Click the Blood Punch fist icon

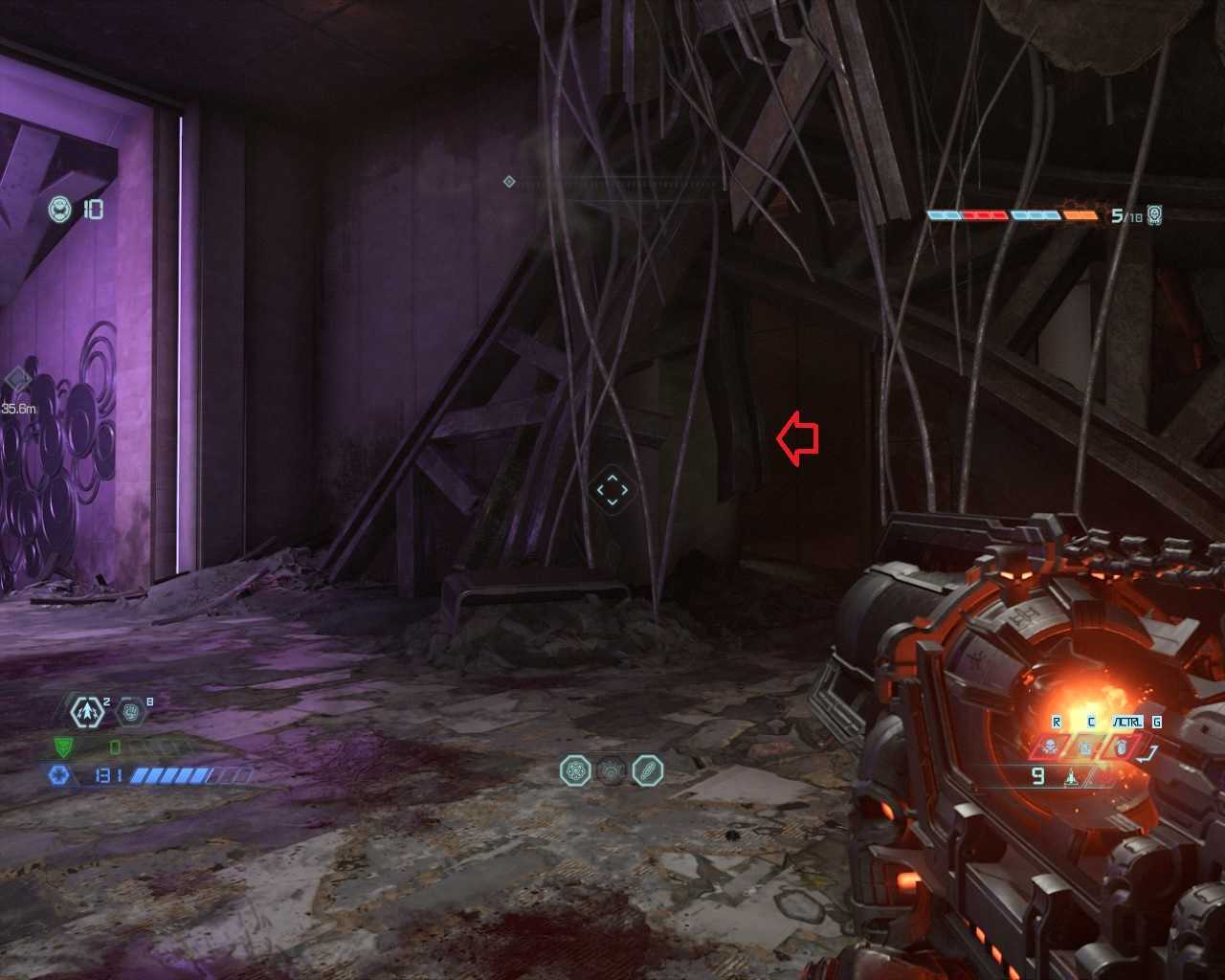pyautogui.click(x=131, y=711)
